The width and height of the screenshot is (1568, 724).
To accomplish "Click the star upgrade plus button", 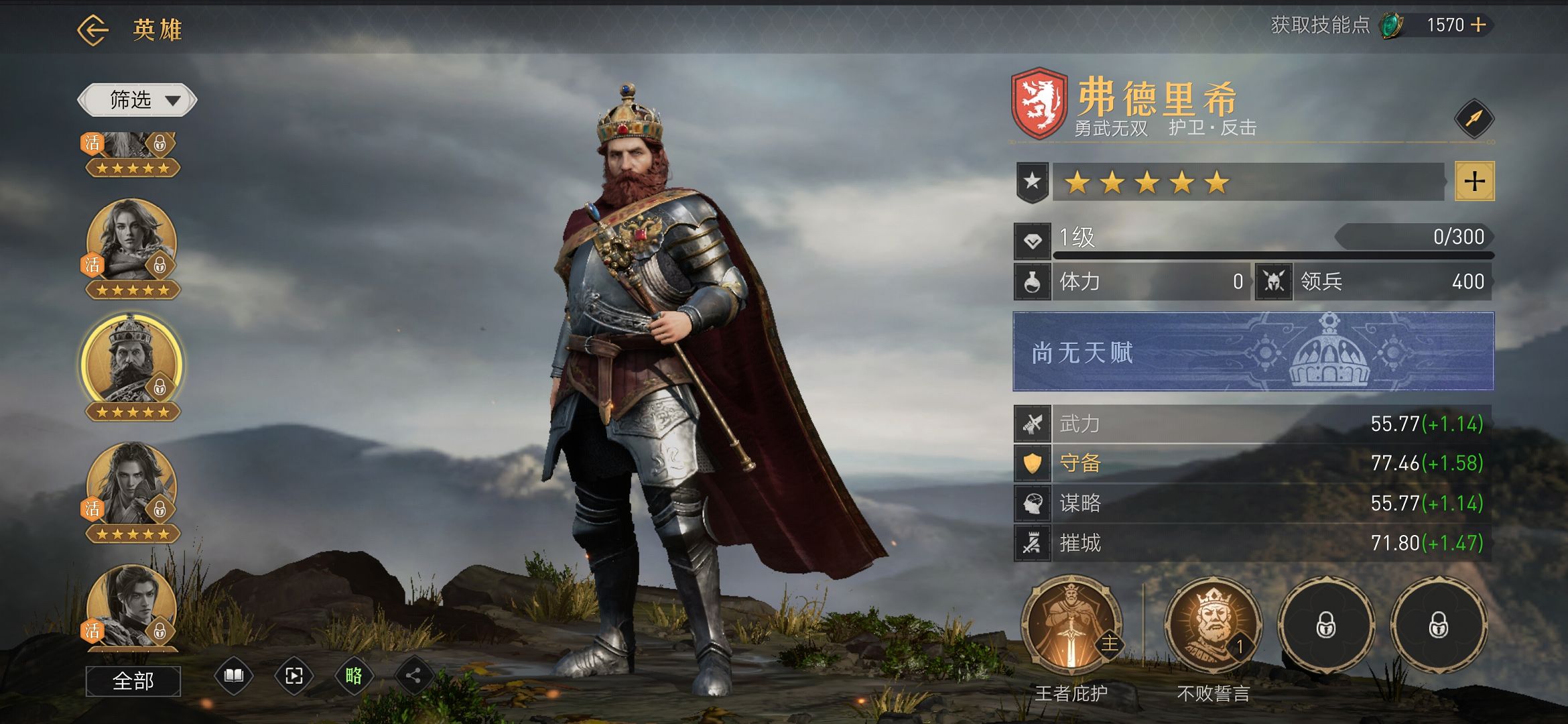I will (1474, 181).
